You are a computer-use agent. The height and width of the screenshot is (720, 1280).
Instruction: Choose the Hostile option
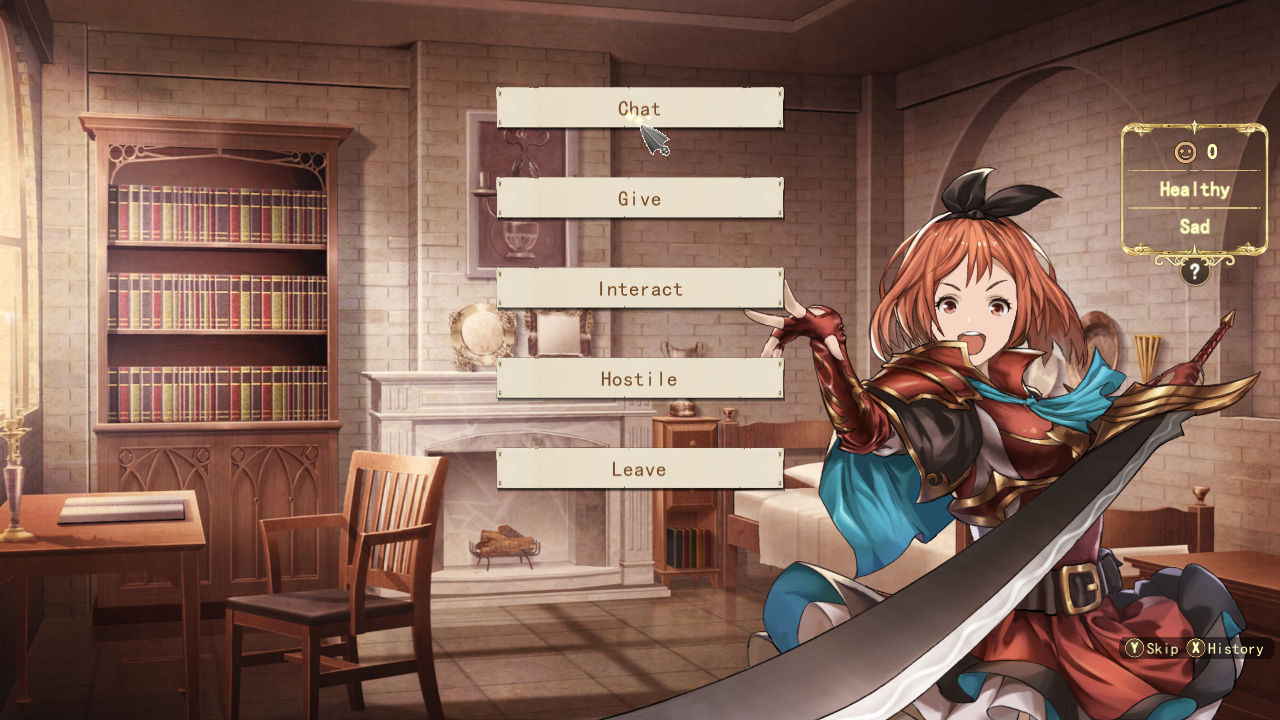[x=639, y=379]
